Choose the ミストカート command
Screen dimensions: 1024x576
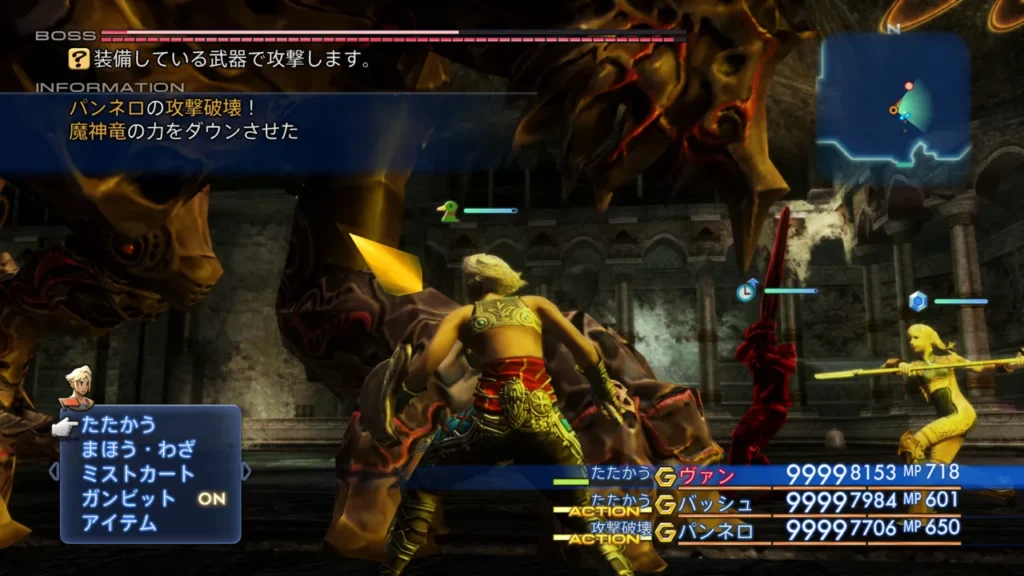pyautogui.click(x=138, y=474)
